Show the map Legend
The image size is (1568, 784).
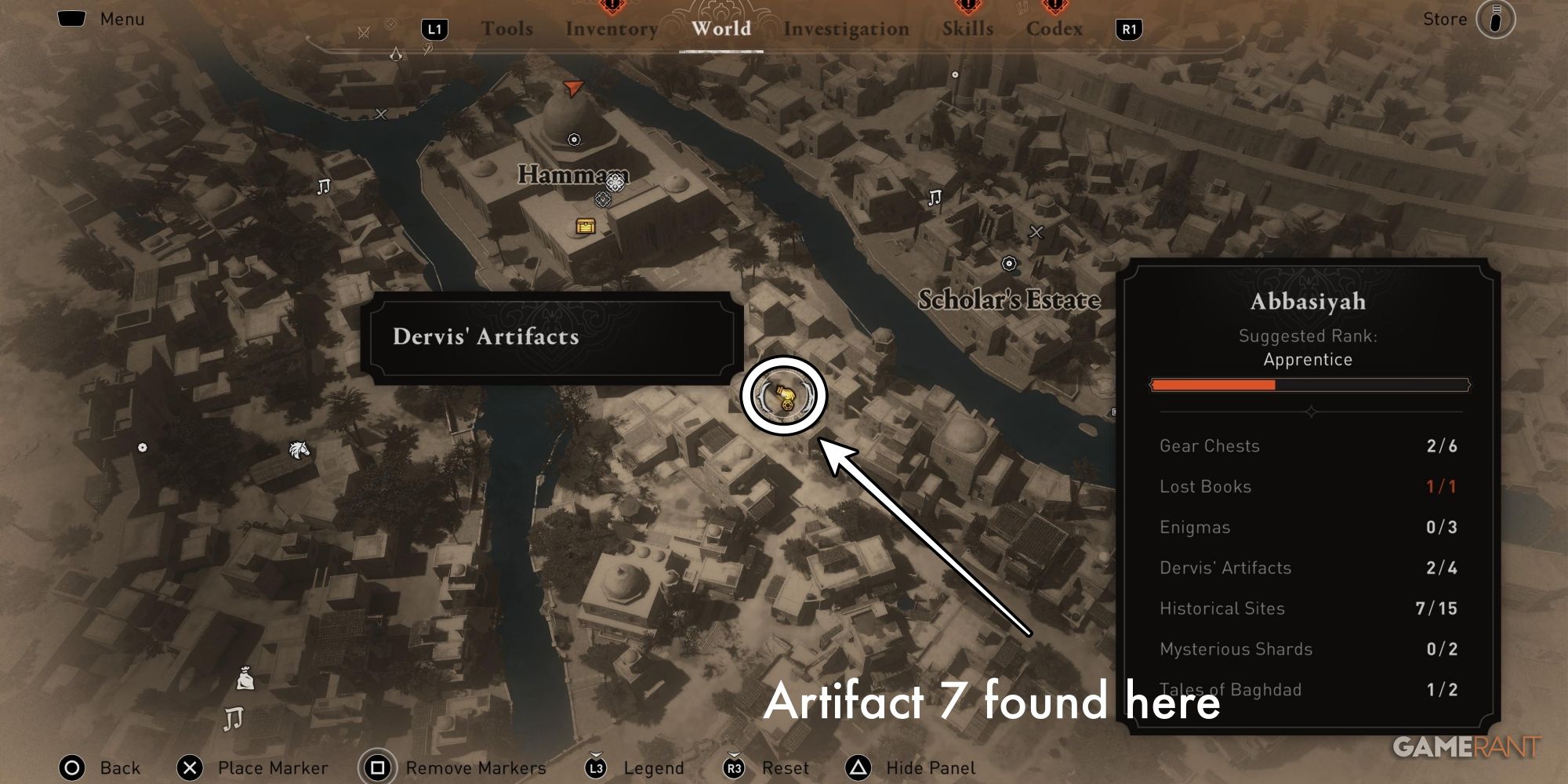click(x=655, y=768)
